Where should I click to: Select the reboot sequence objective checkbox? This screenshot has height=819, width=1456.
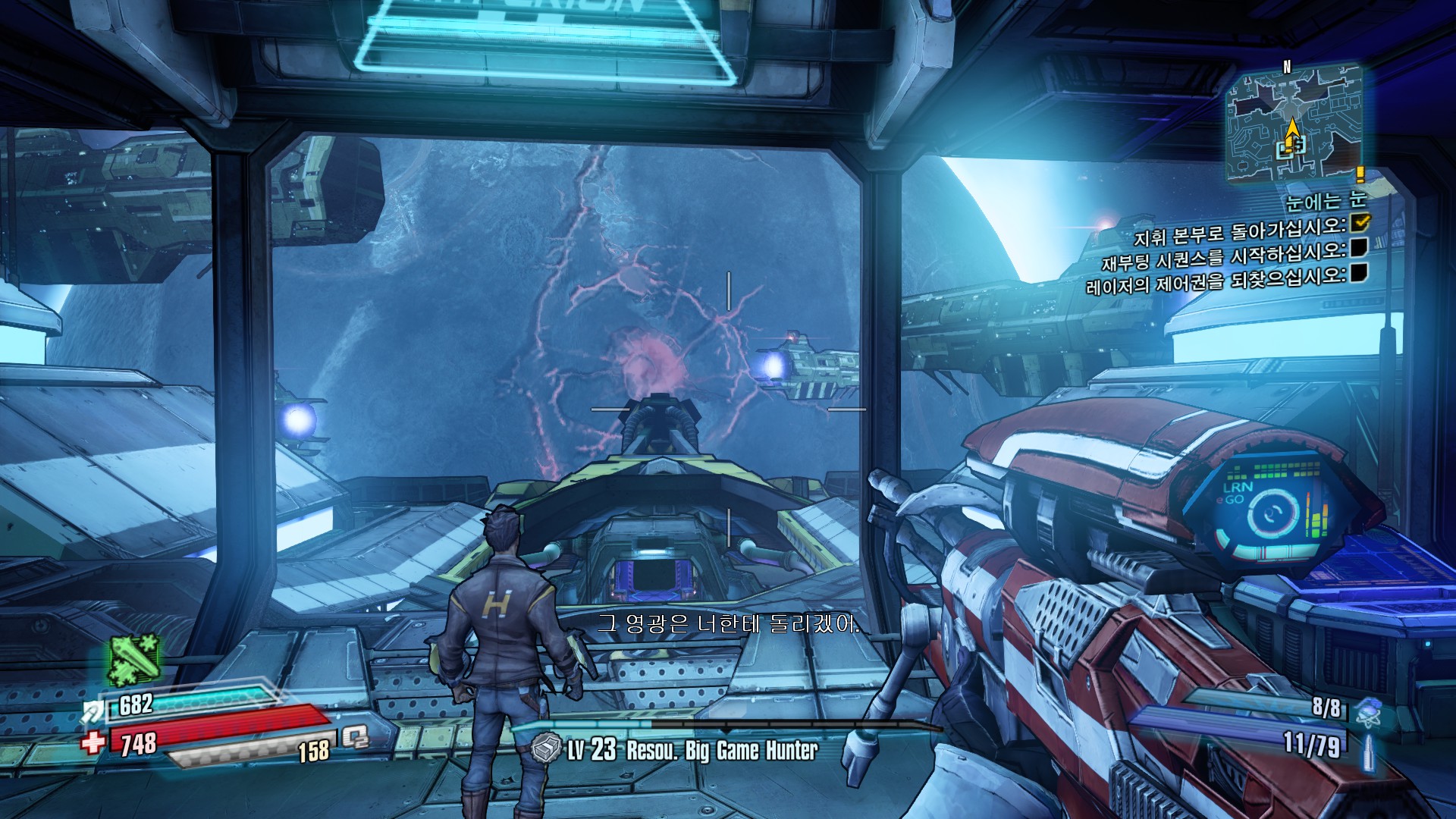point(1359,247)
